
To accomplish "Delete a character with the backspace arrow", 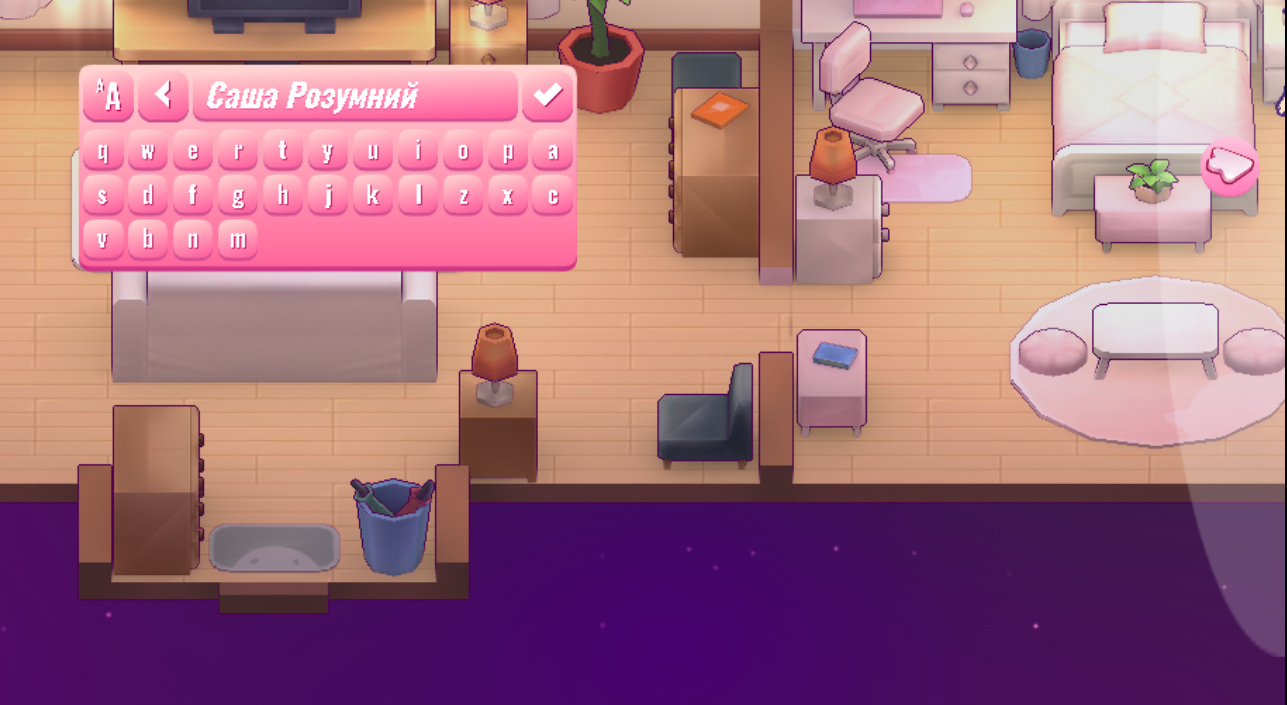I will tap(163, 96).
